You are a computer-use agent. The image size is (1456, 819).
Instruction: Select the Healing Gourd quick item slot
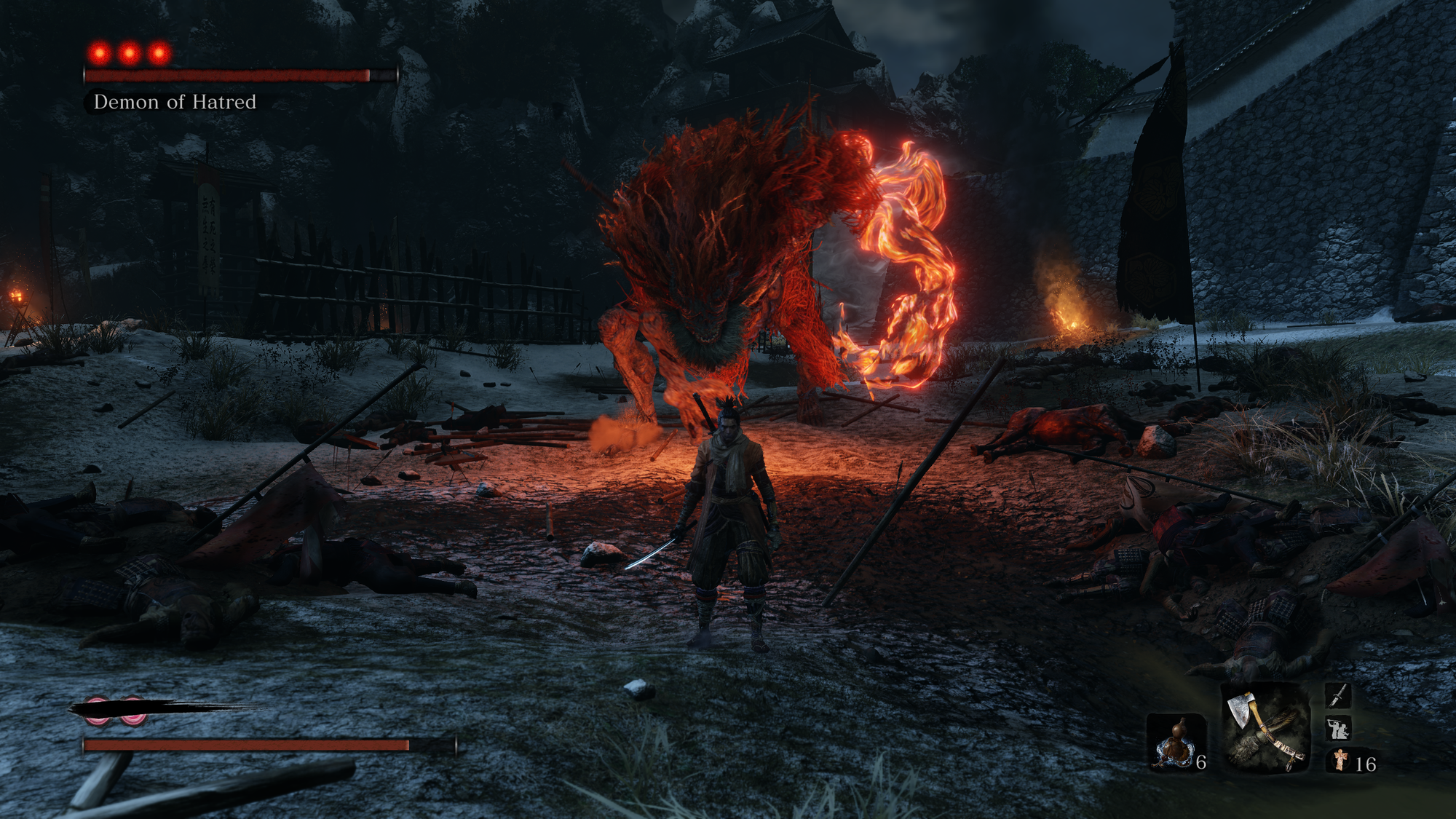point(1174,743)
